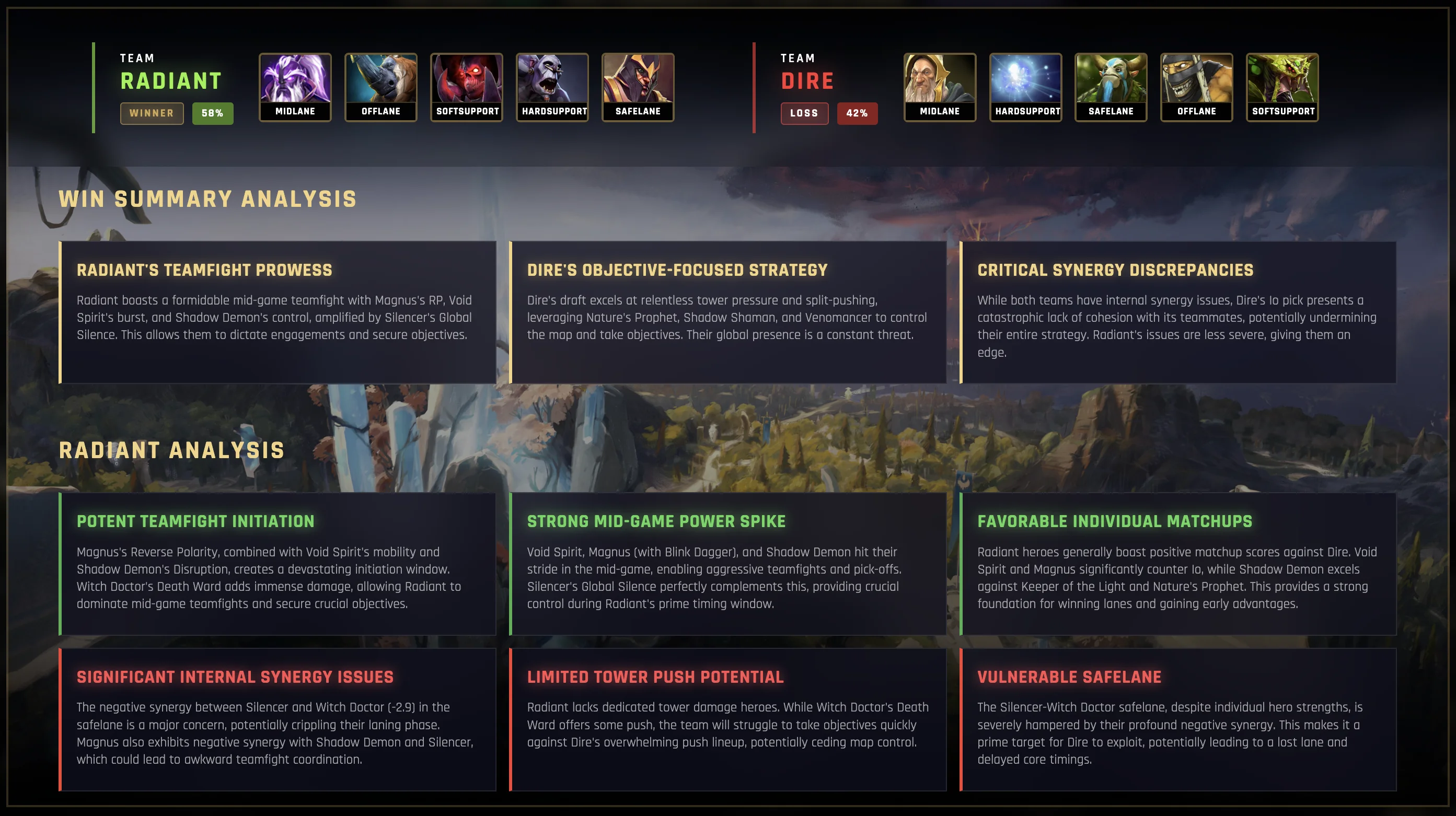1456x816 pixels.
Task: Click Limited Tower Push Potential card
Action: 728,719
